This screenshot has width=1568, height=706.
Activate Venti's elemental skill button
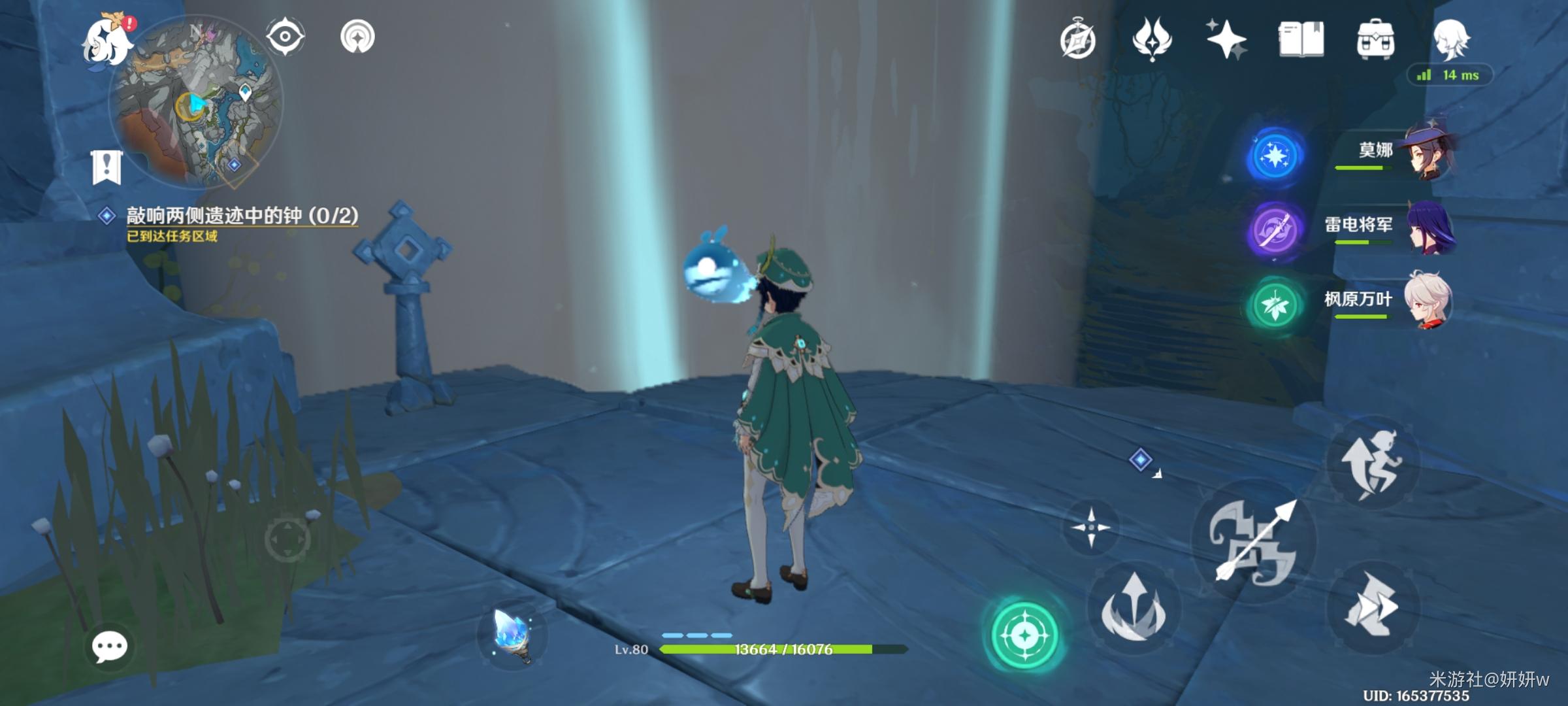pos(1134,608)
